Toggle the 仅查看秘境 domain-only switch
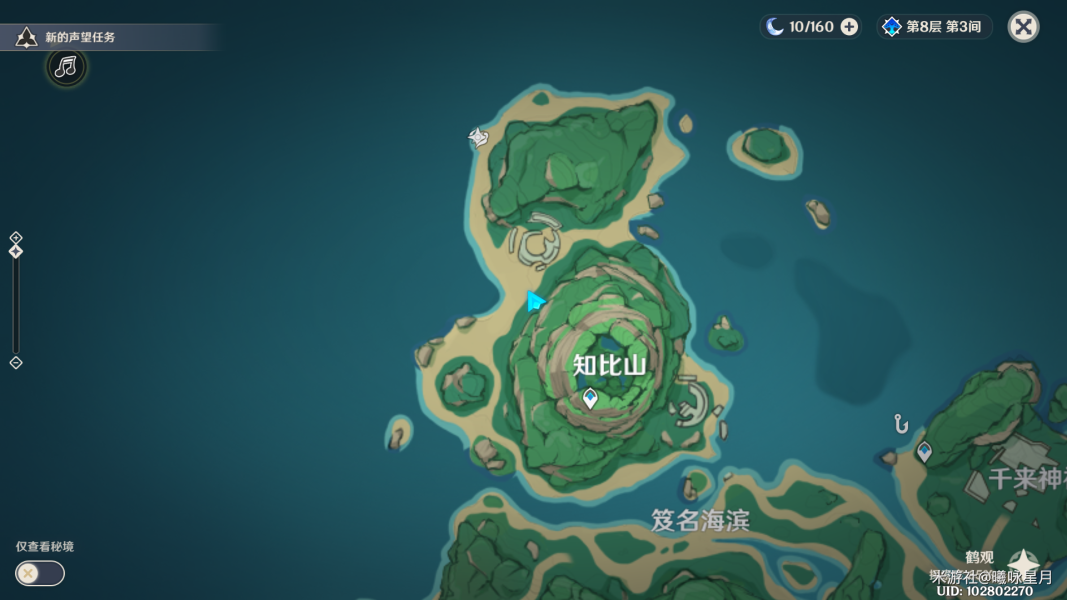Image resolution: width=1067 pixels, height=600 pixels. pos(40,573)
